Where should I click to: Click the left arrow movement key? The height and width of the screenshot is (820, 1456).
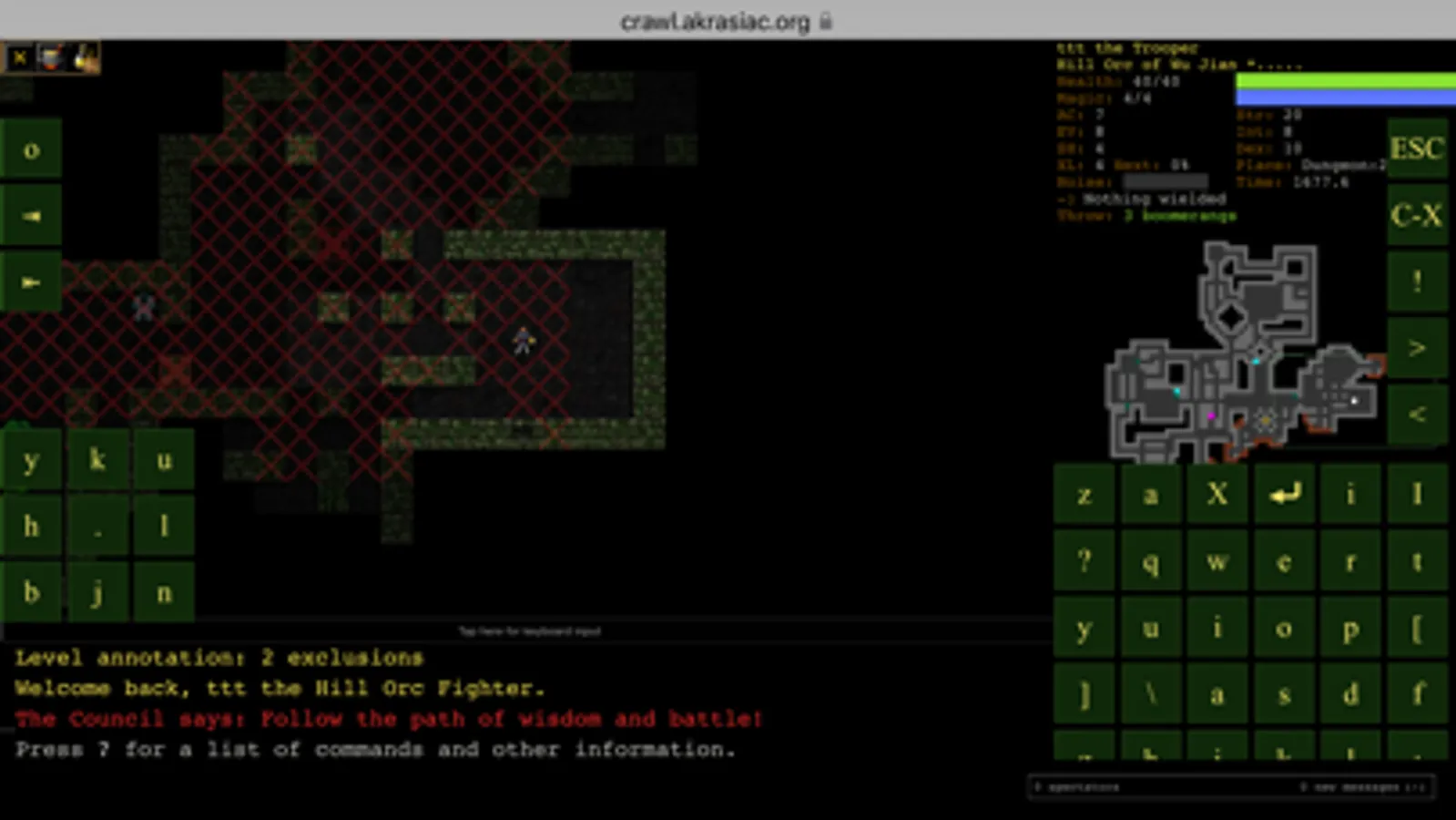(30, 216)
